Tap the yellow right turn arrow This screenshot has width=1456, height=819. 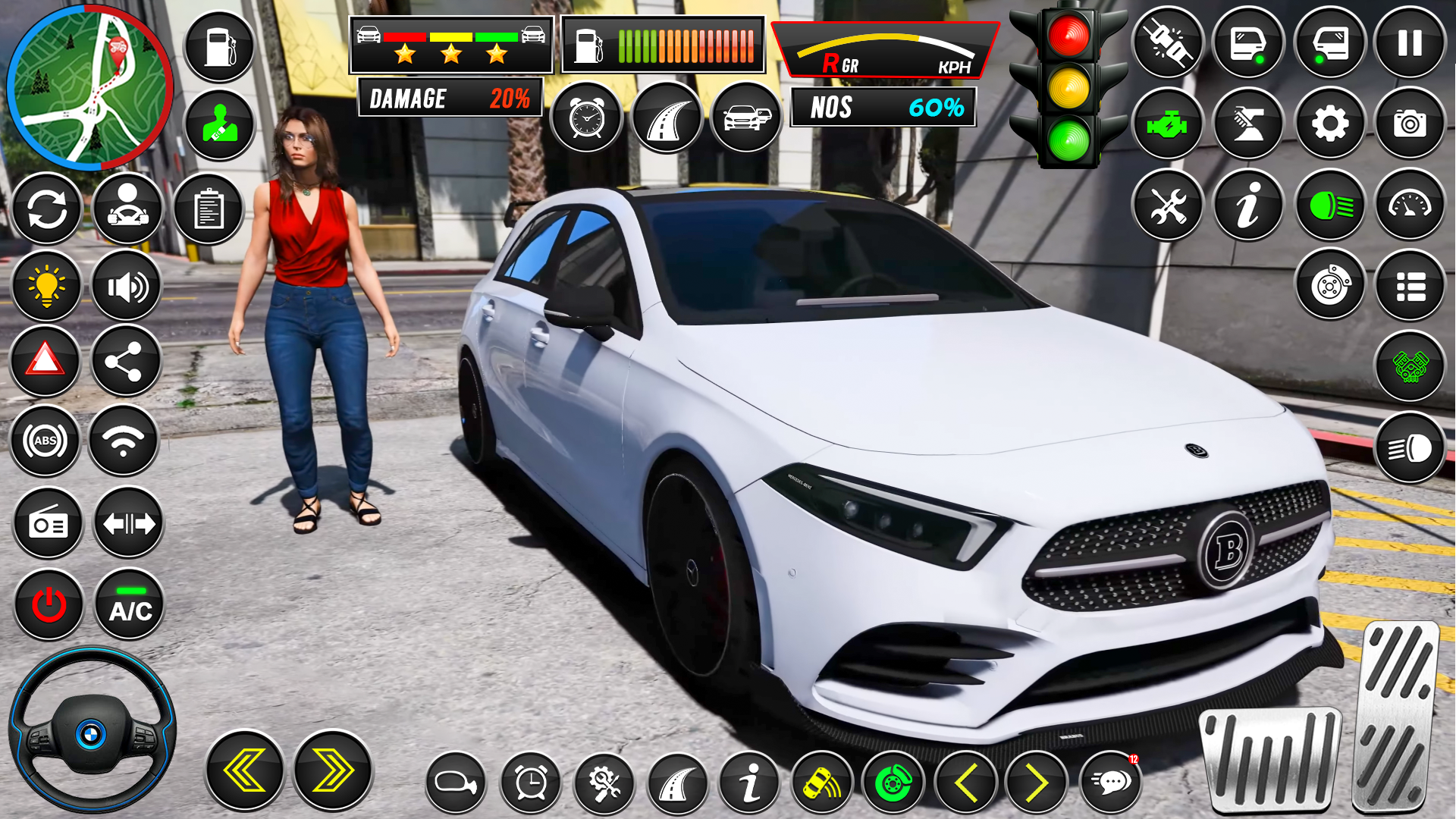tap(333, 771)
